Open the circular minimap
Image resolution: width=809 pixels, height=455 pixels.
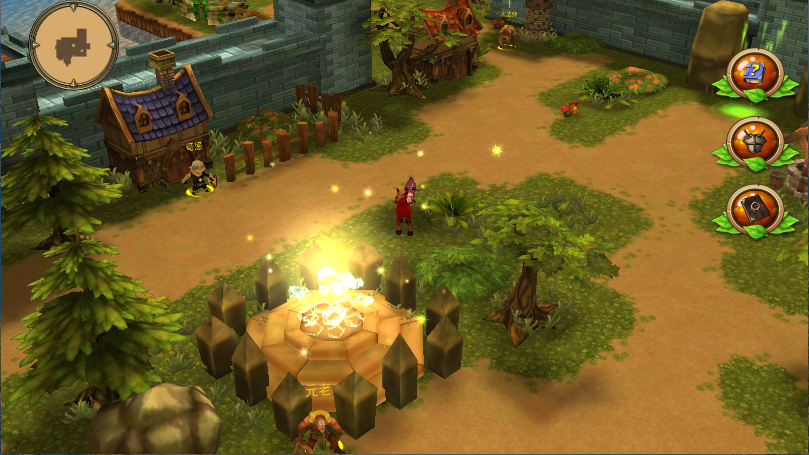point(73,44)
